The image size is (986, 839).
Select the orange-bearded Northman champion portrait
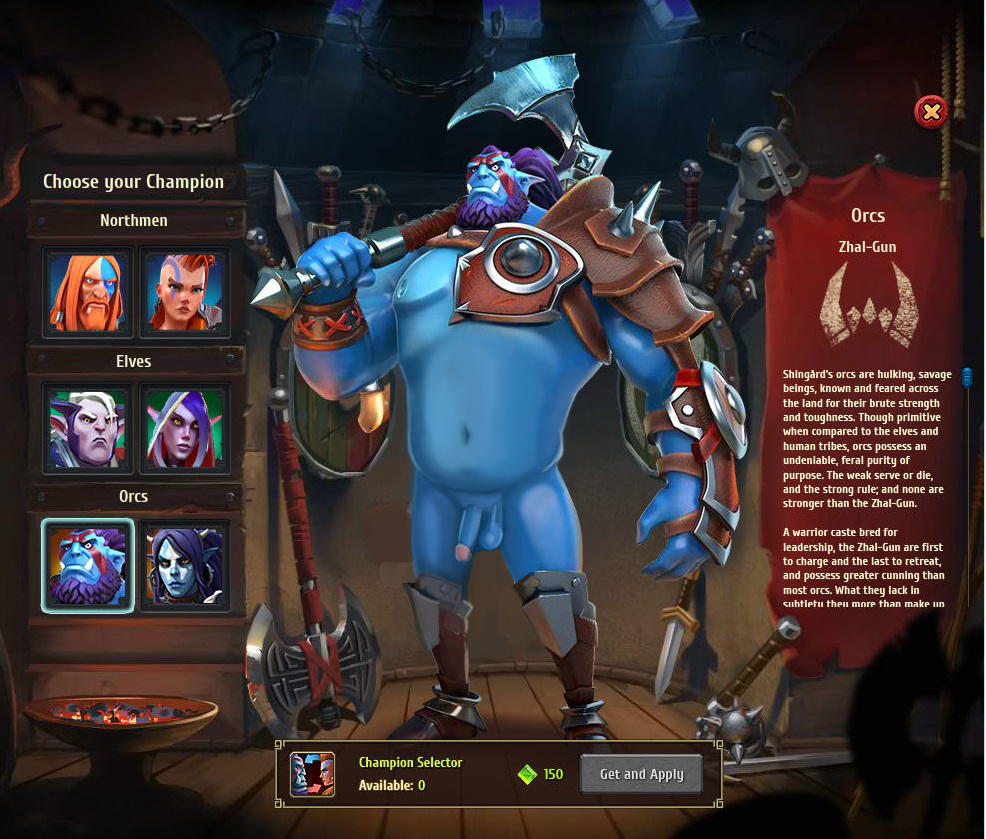(x=88, y=292)
